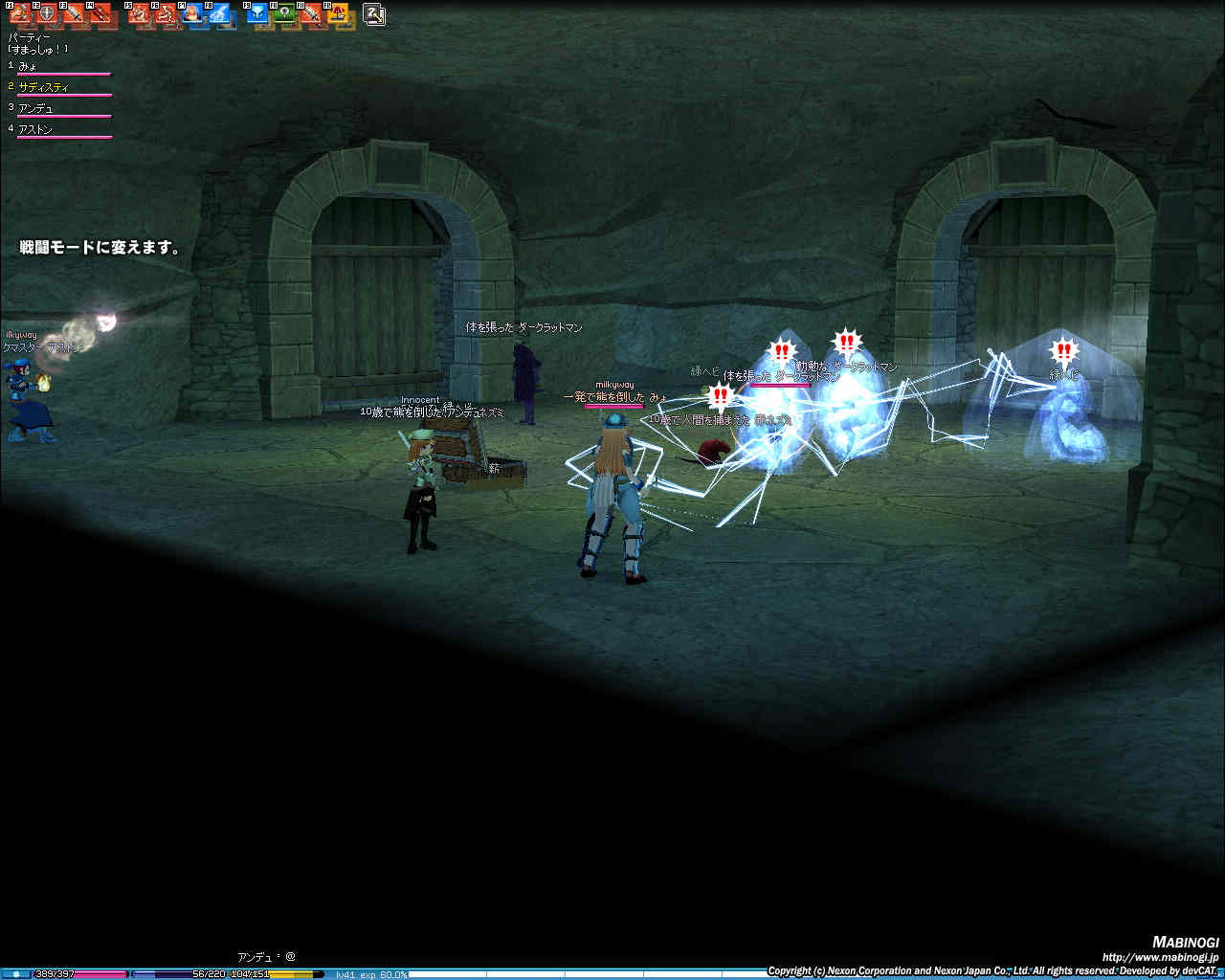Activate the green F10 skill icon

(284, 14)
